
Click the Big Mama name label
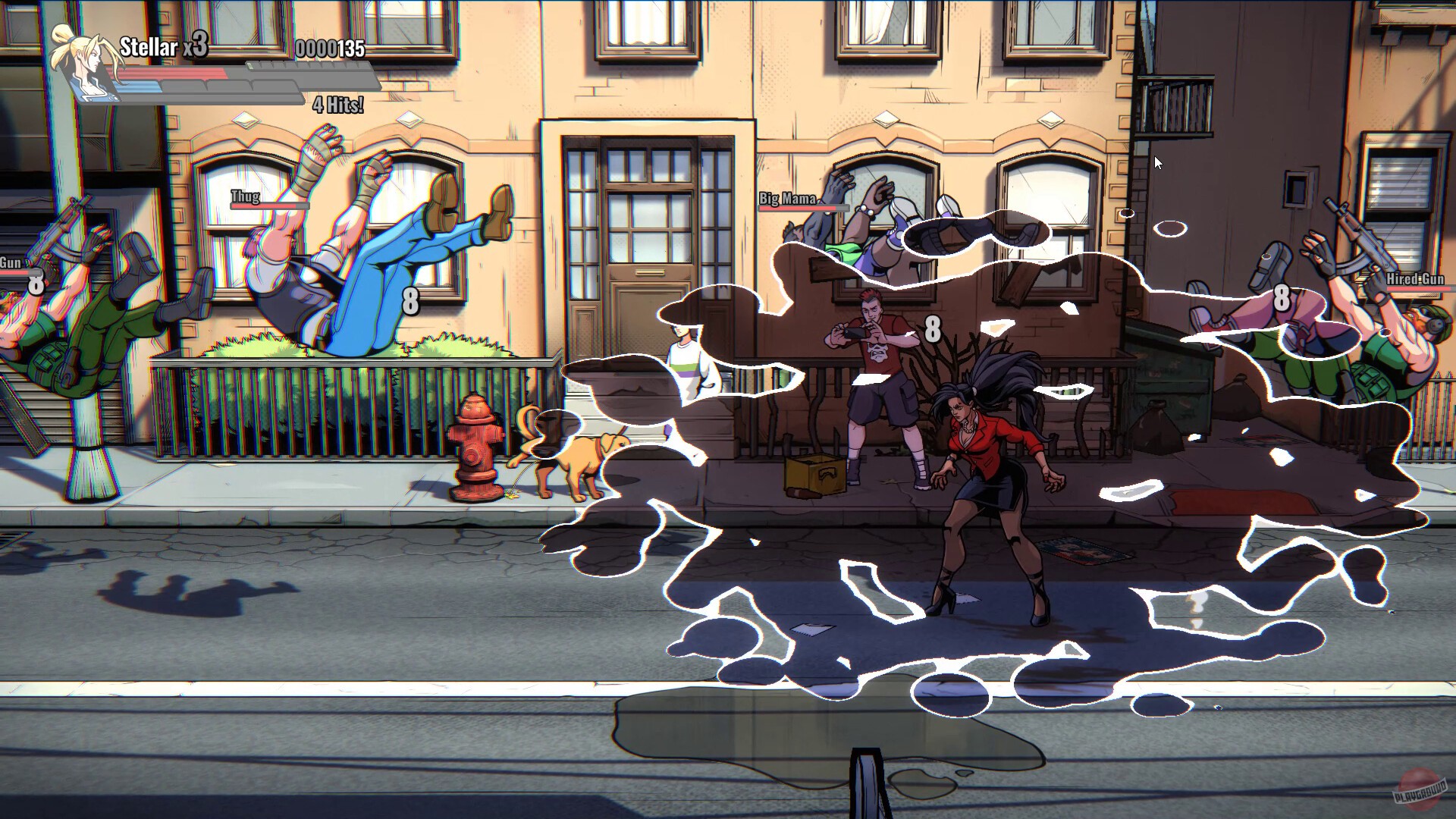[x=787, y=199]
